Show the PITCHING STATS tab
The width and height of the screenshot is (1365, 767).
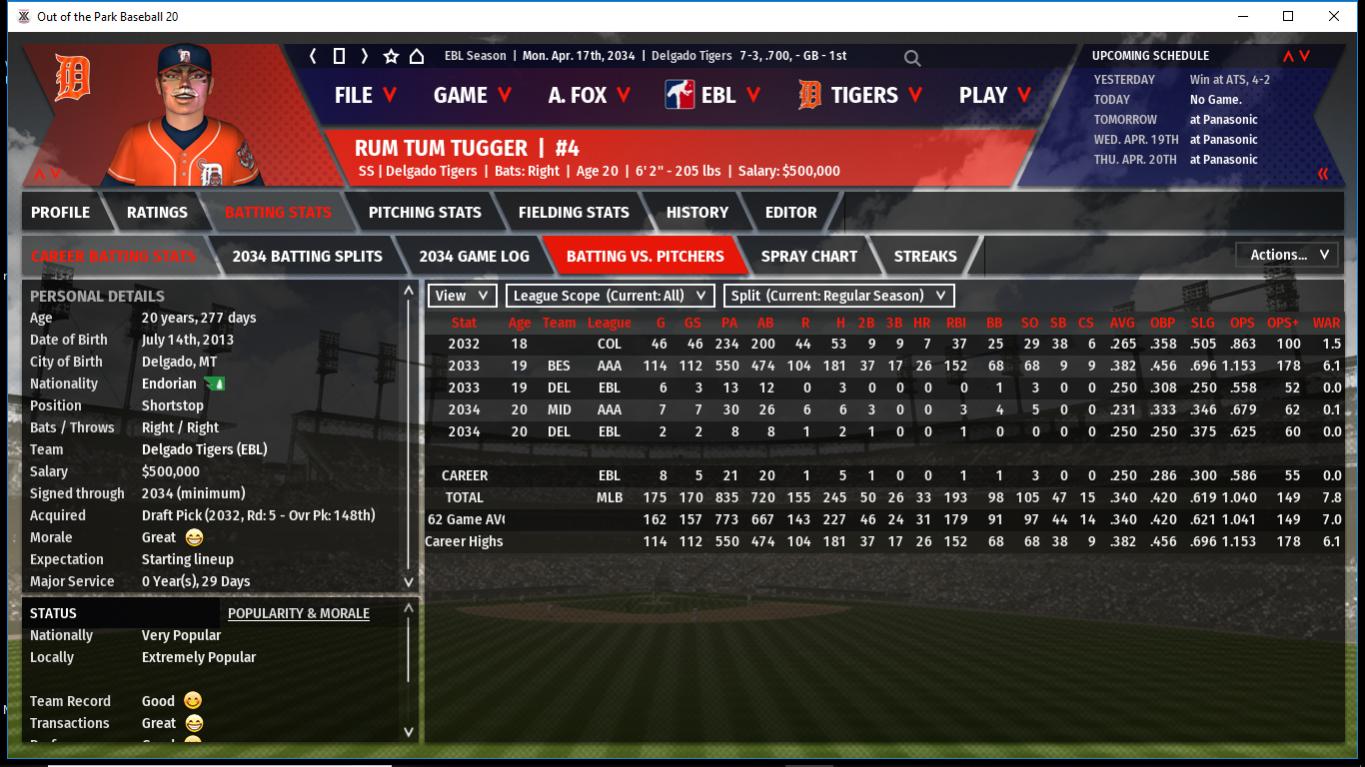(425, 212)
